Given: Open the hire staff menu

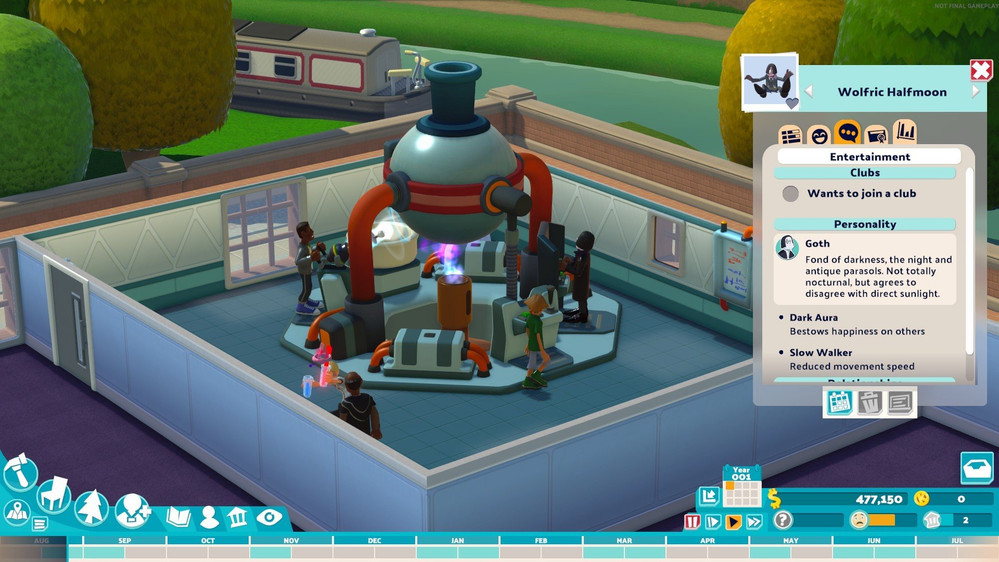Looking at the screenshot, I should point(132,511).
